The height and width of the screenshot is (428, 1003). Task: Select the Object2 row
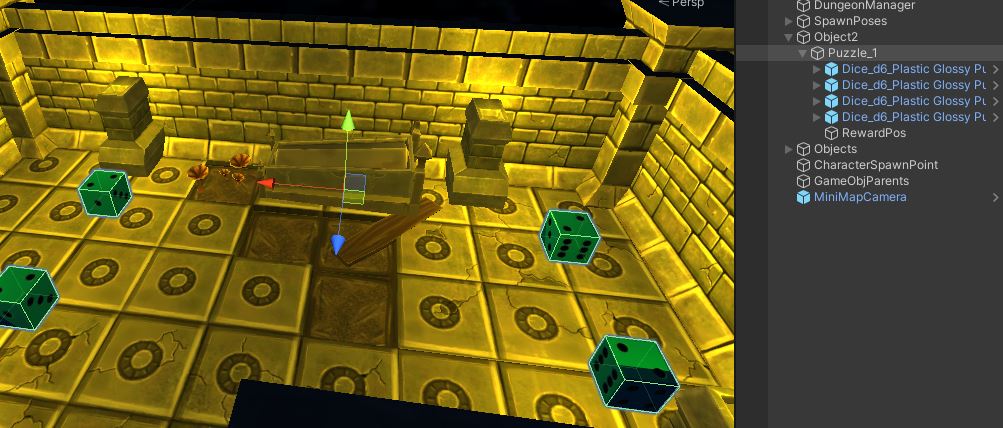click(835, 37)
